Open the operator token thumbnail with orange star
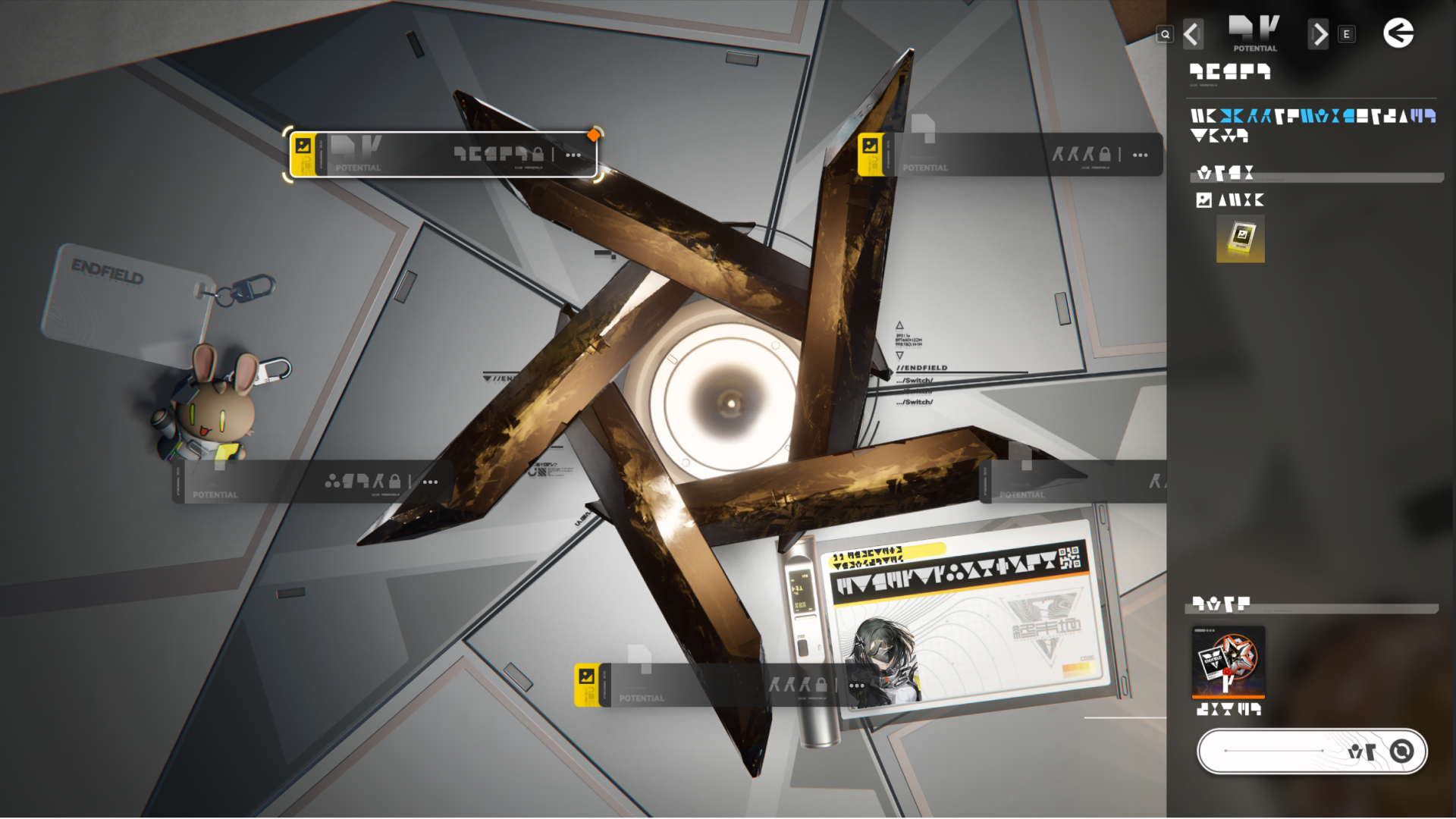This screenshot has height=819, width=1456. (x=1228, y=661)
